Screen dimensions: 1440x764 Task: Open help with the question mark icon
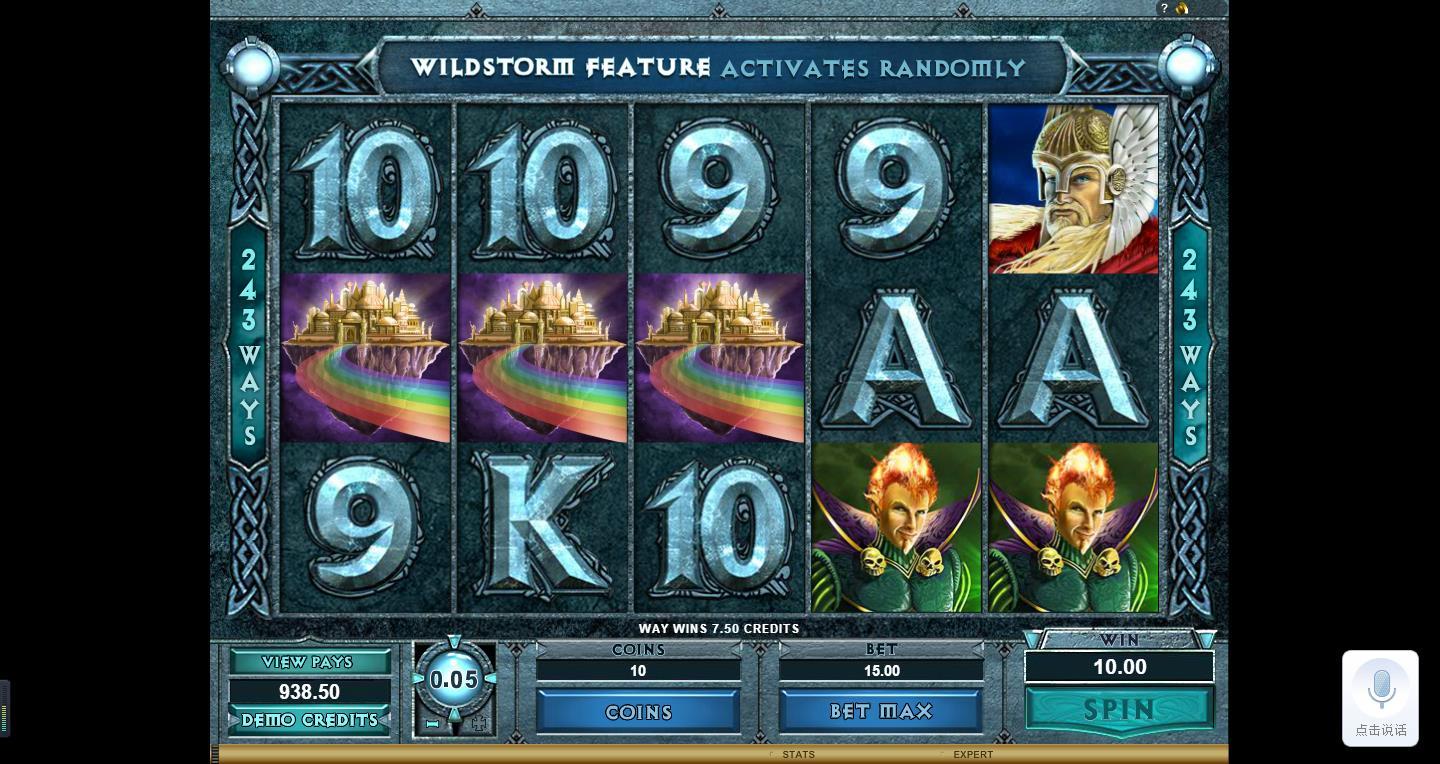pyautogui.click(x=1164, y=8)
